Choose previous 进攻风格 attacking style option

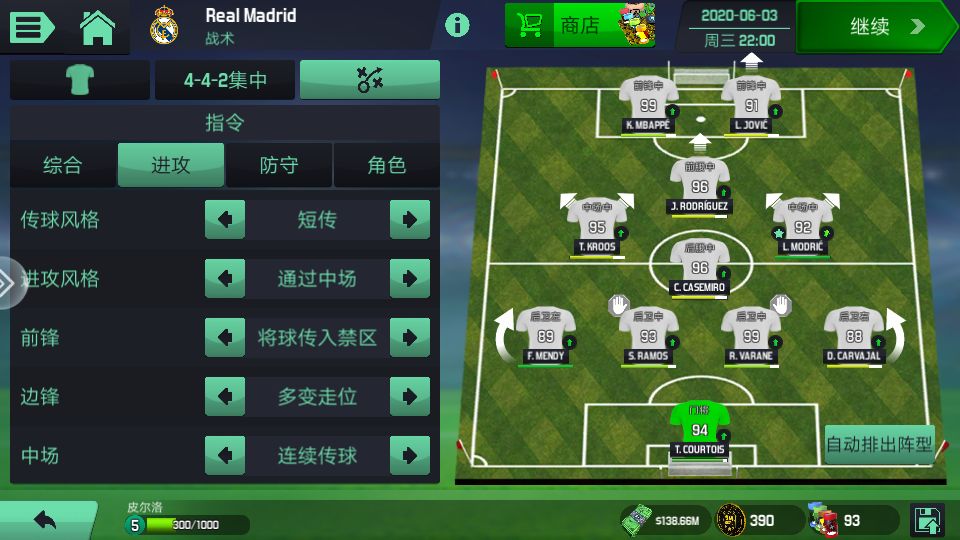[x=225, y=279]
